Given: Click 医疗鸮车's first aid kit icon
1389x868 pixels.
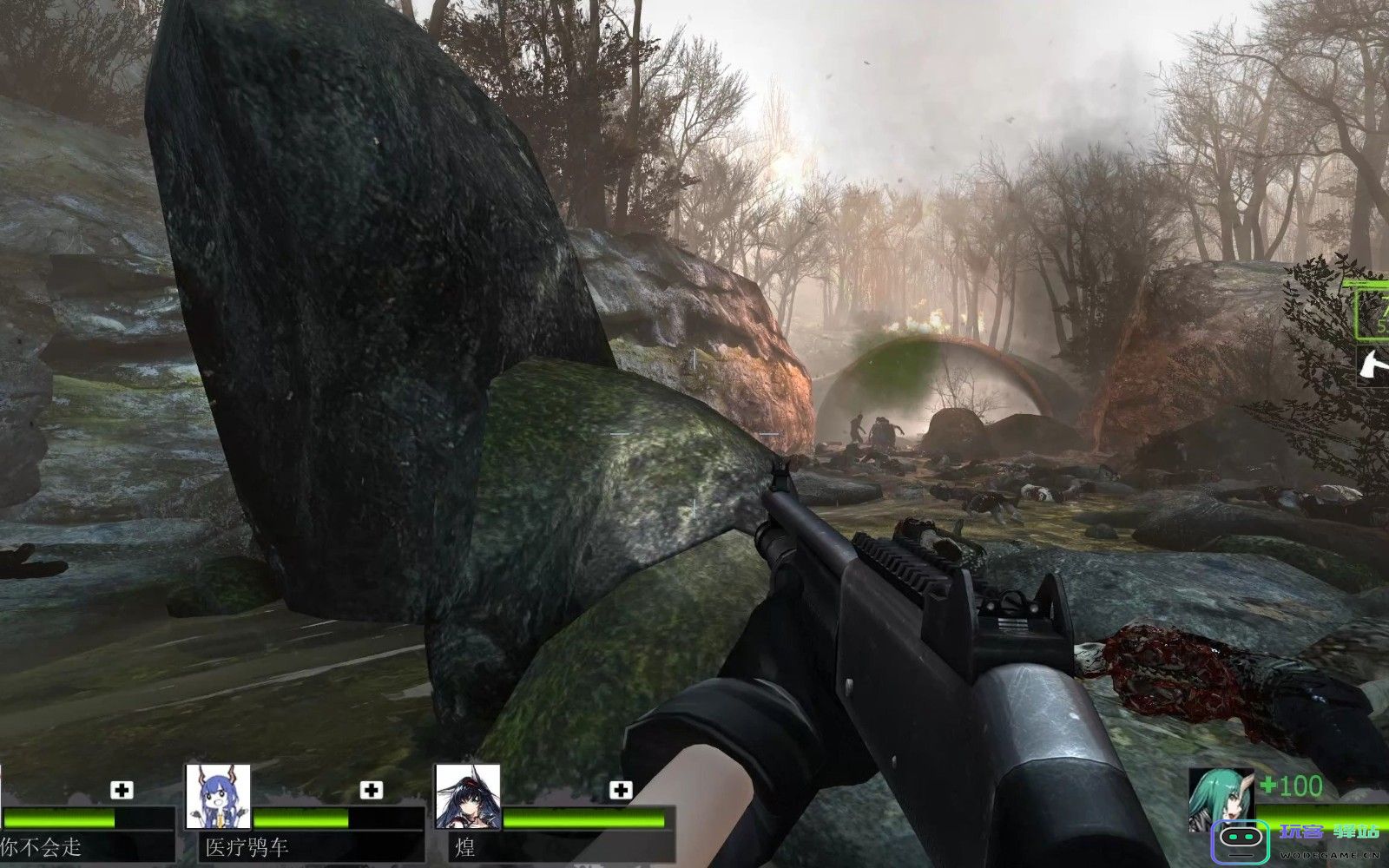Looking at the screenshot, I should (371, 790).
